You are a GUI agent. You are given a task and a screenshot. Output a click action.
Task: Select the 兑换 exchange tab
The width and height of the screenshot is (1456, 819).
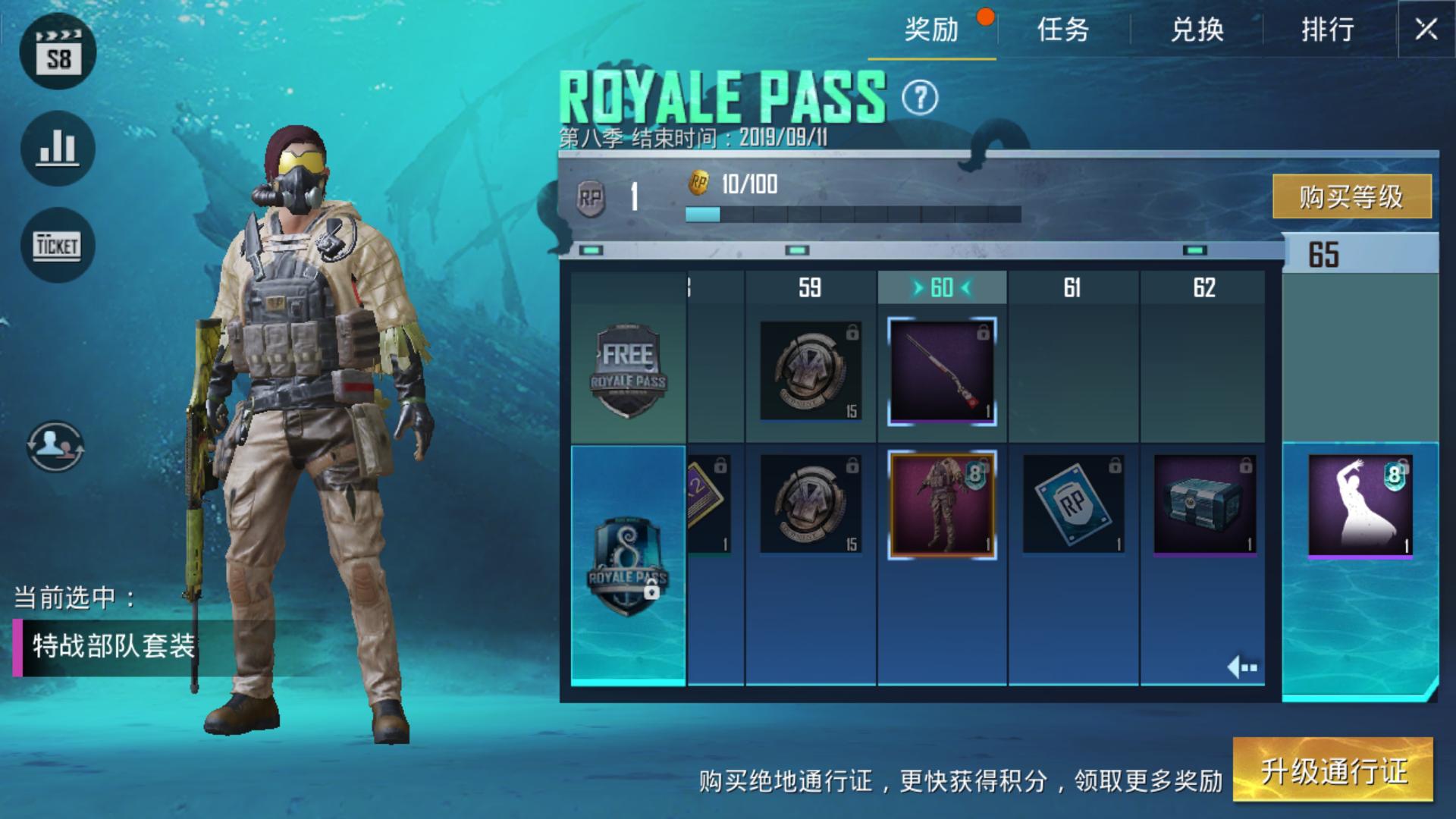tap(1197, 30)
